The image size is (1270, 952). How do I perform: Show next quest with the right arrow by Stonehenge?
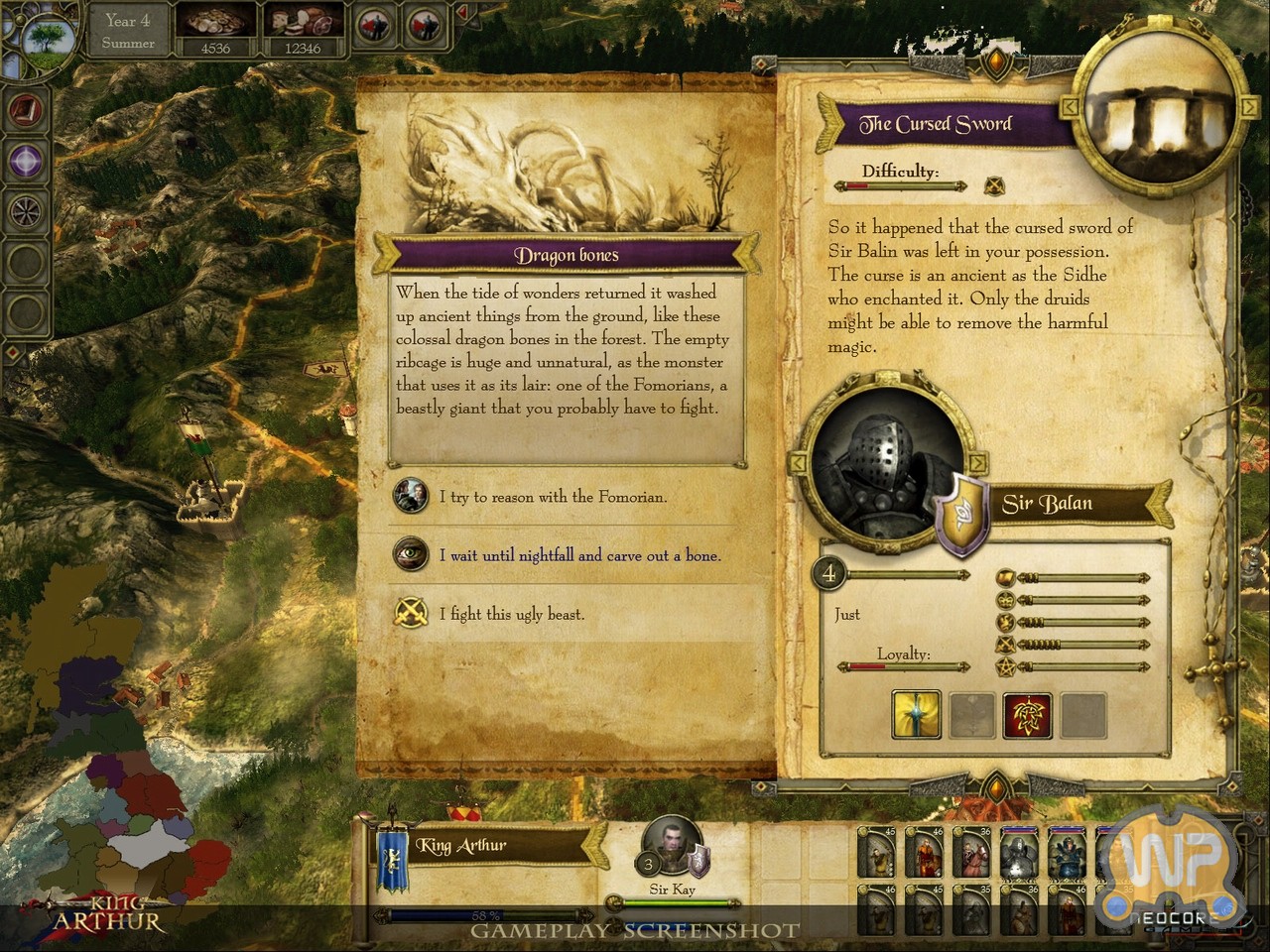(x=1249, y=105)
